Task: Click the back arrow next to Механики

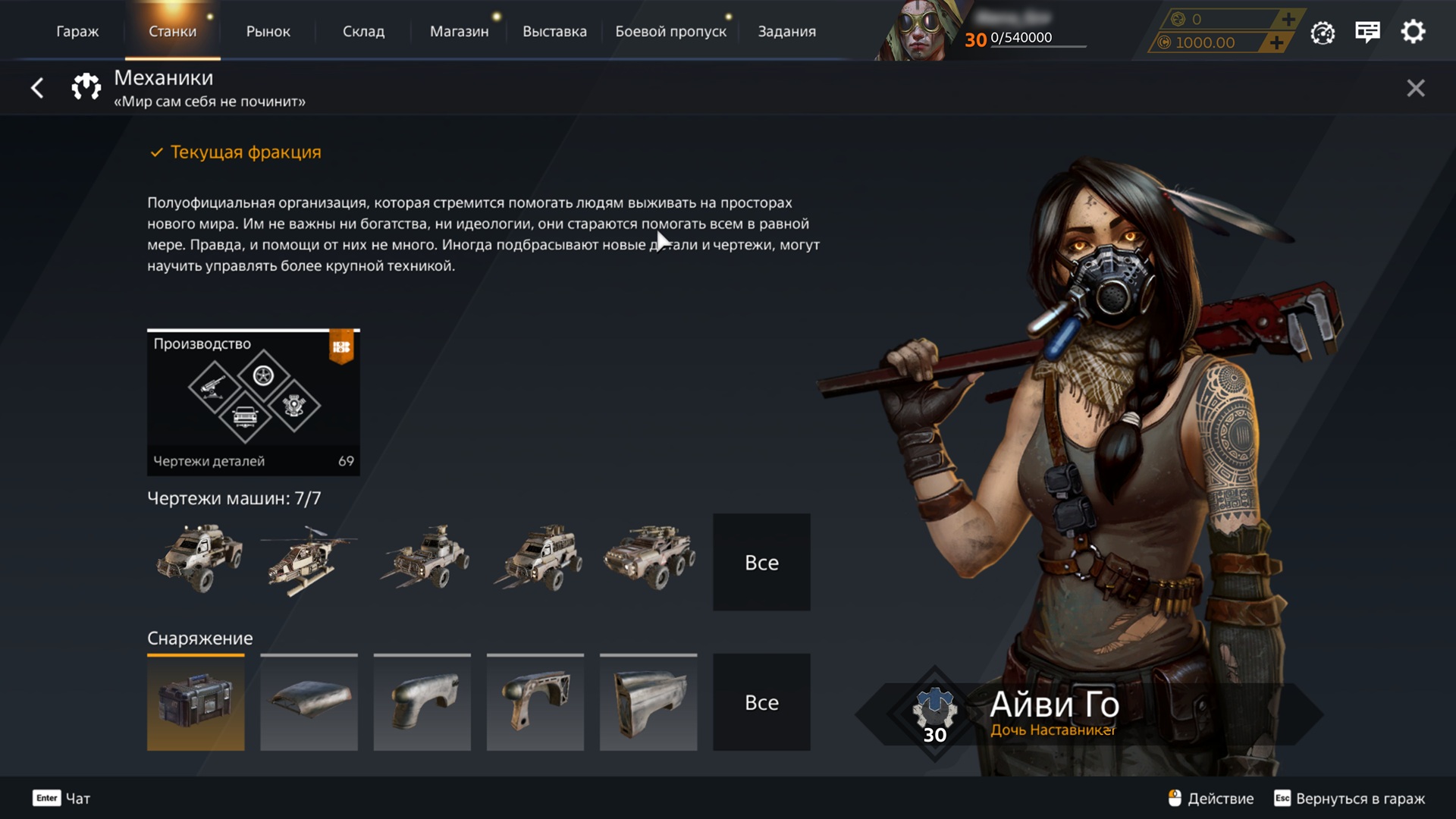Action: (37, 88)
